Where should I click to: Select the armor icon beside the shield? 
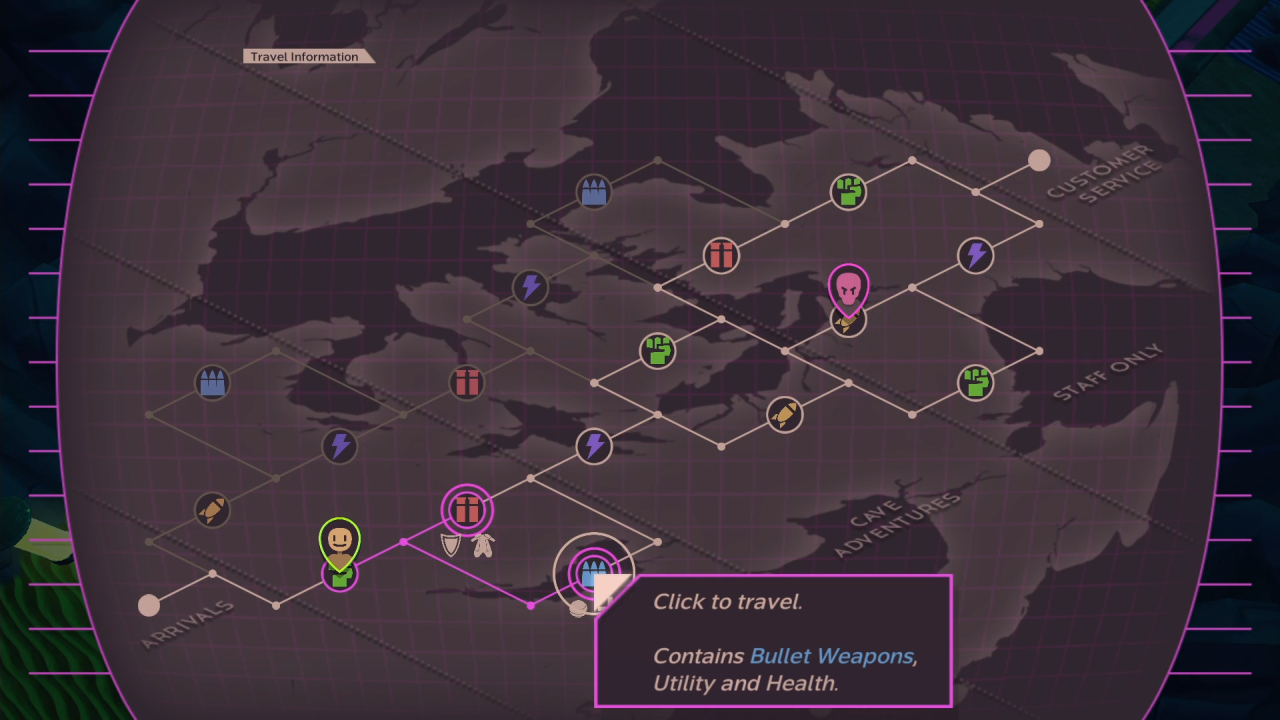pyautogui.click(x=482, y=544)
